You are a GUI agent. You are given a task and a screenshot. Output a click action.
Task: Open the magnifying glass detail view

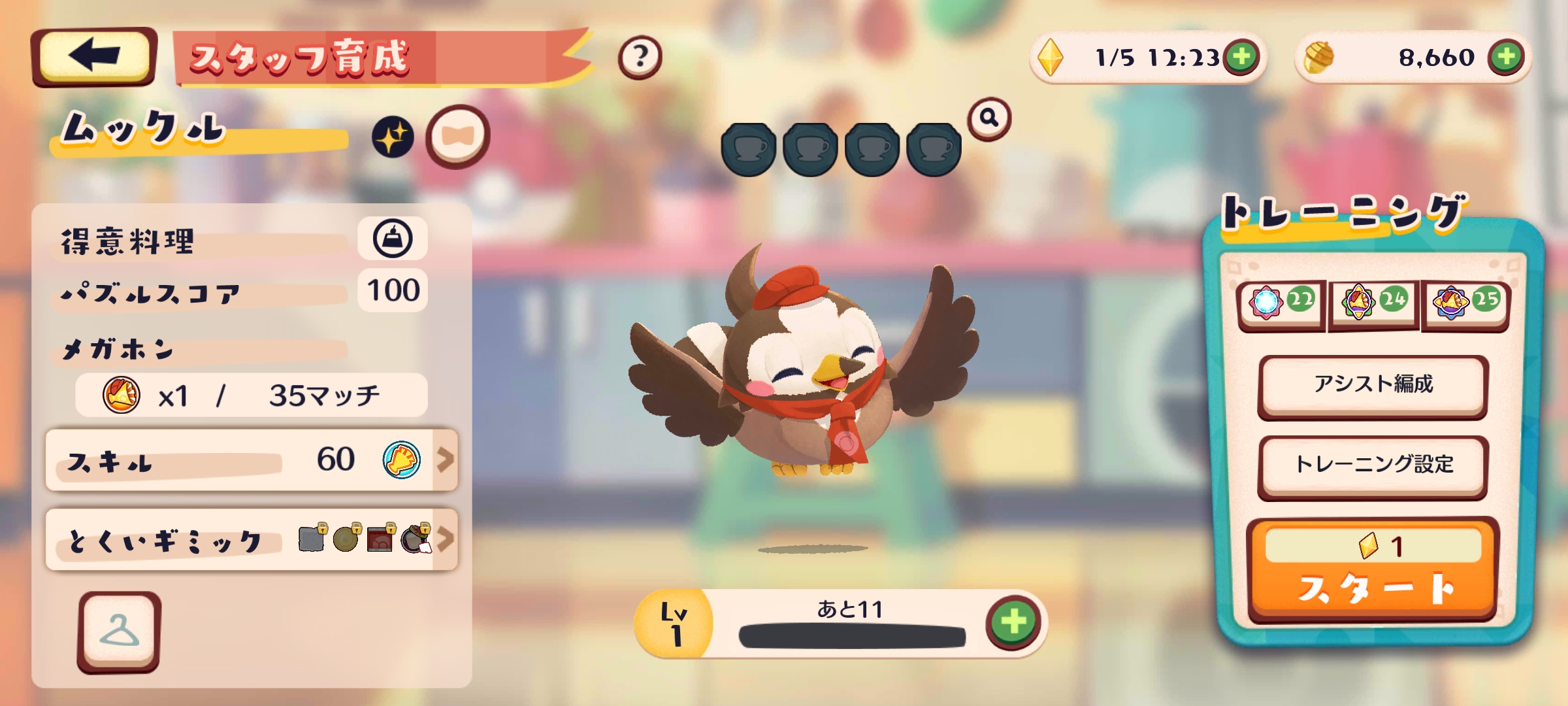(989, 118)
